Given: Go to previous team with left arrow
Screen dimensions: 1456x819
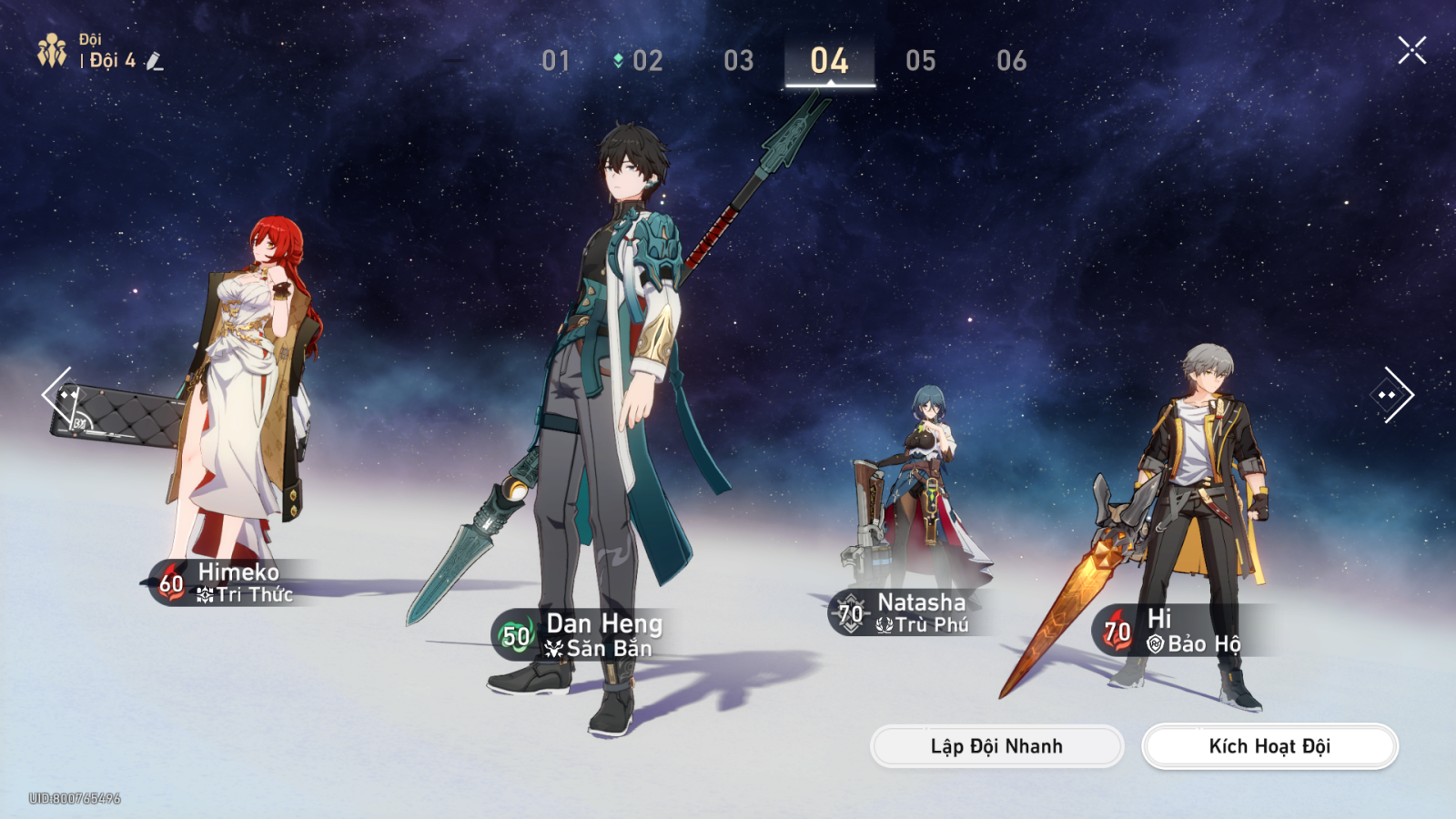Looking at the screenshot, I should (56, 394).
